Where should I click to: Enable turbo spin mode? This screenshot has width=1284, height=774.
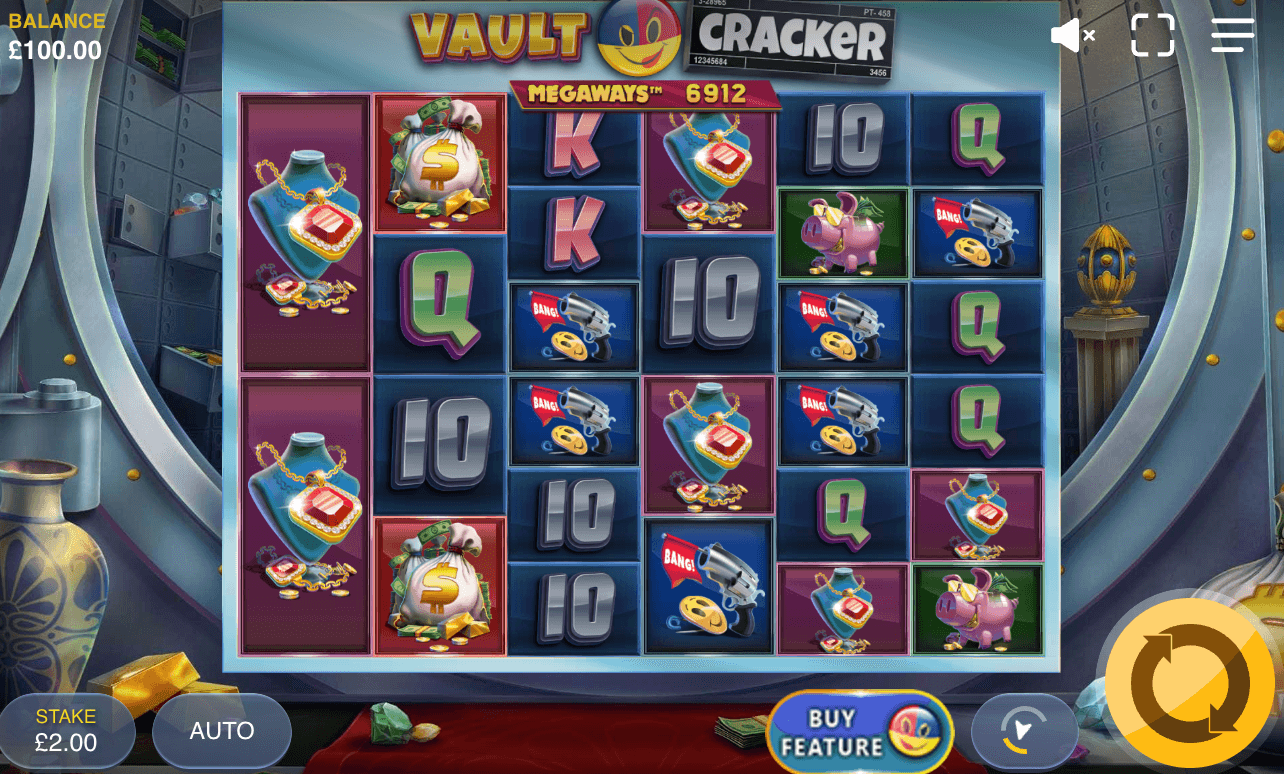[1024, 731]
